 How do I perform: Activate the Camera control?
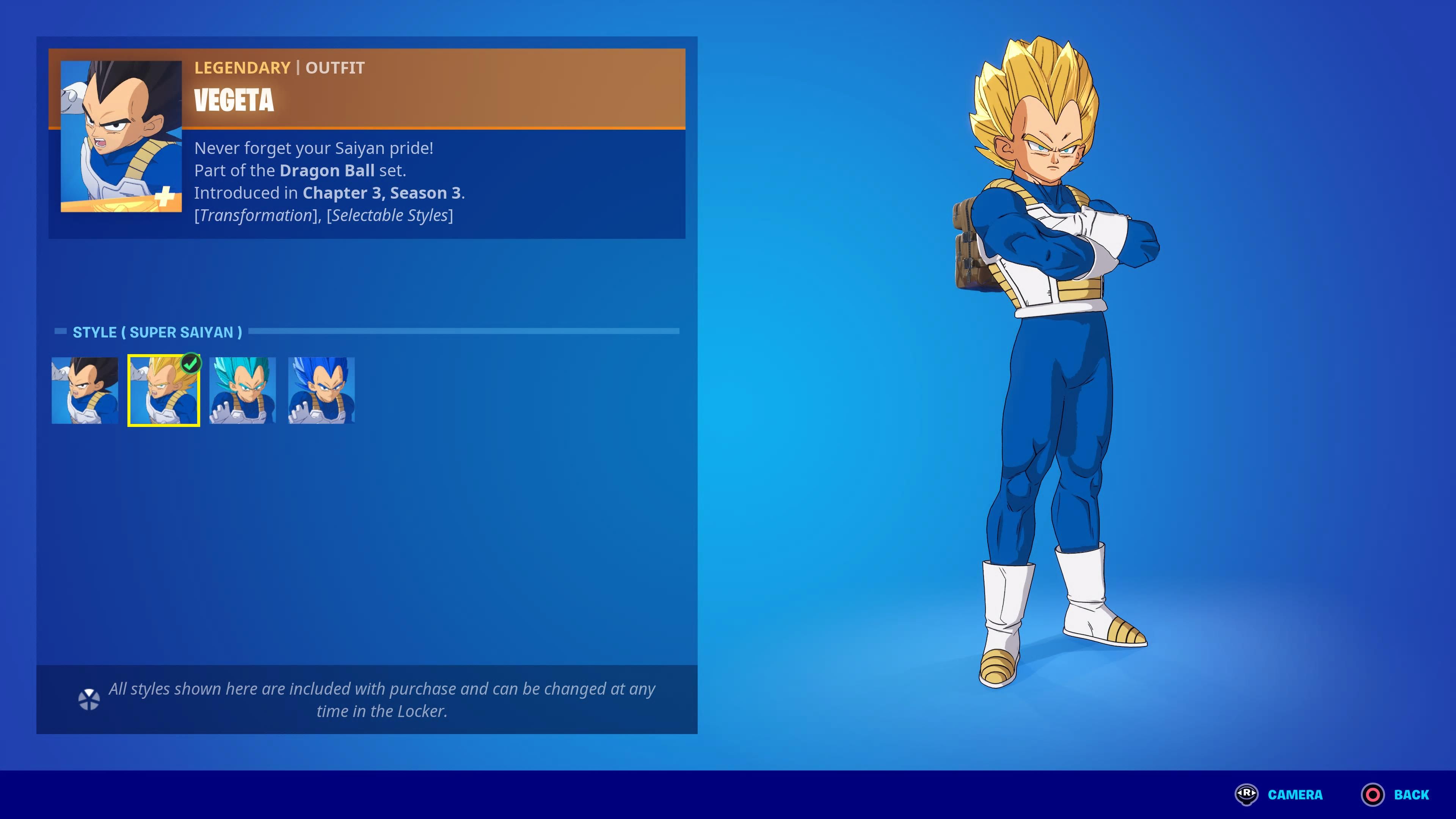click(1280, 794)
